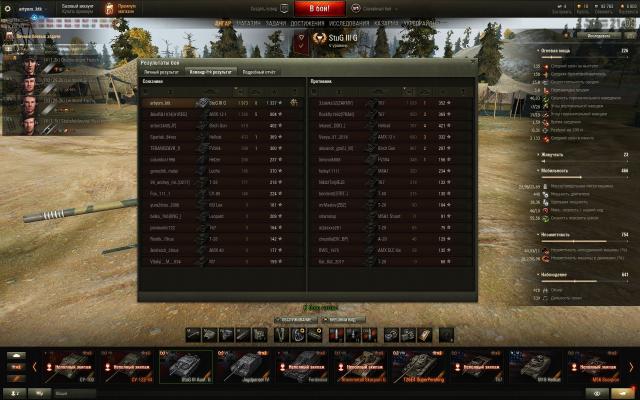Select the "Командный результат" tab
640x400 pixels.
(211, 72)
